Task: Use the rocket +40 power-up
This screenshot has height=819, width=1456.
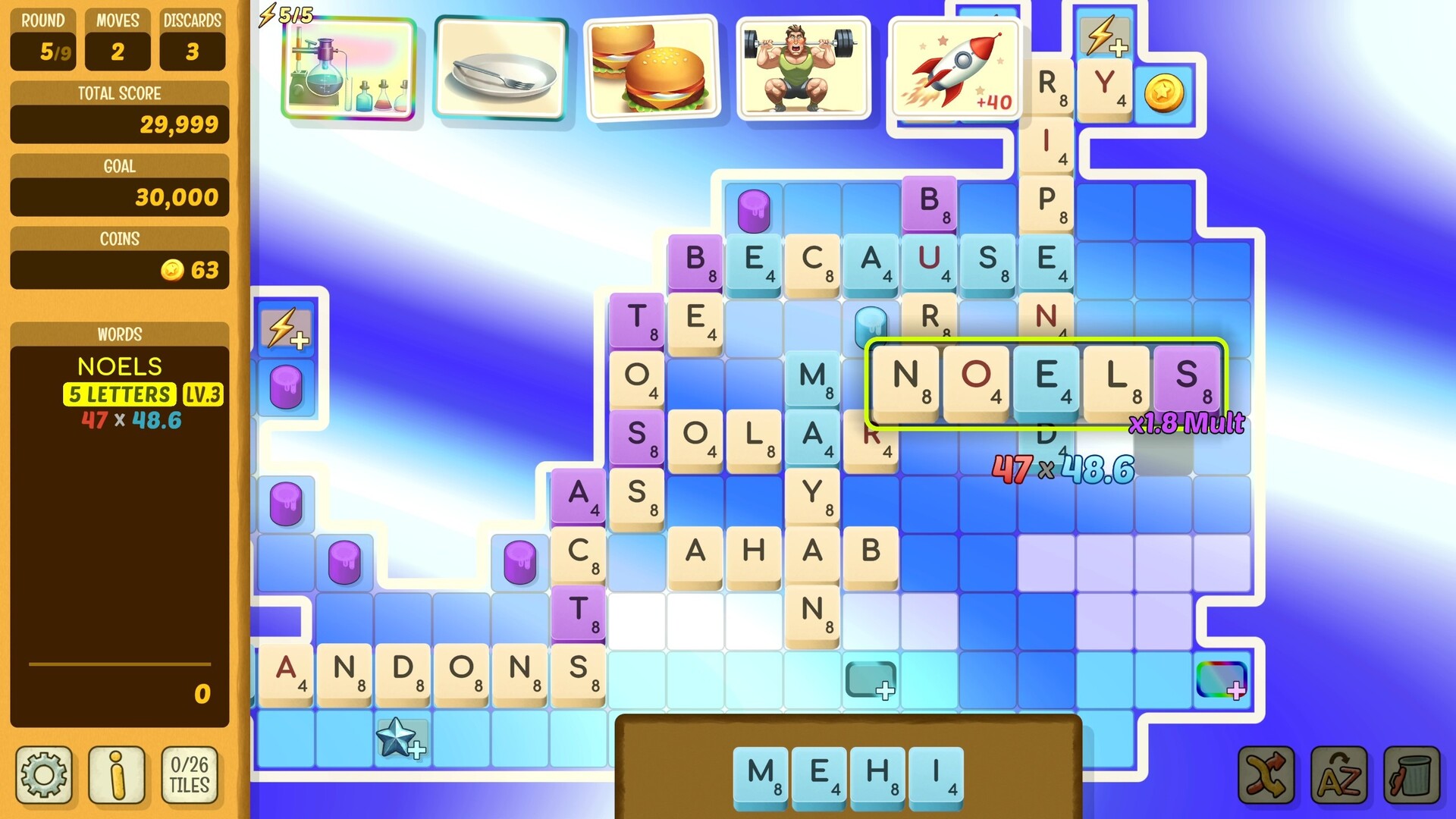Action: point(954,68)
